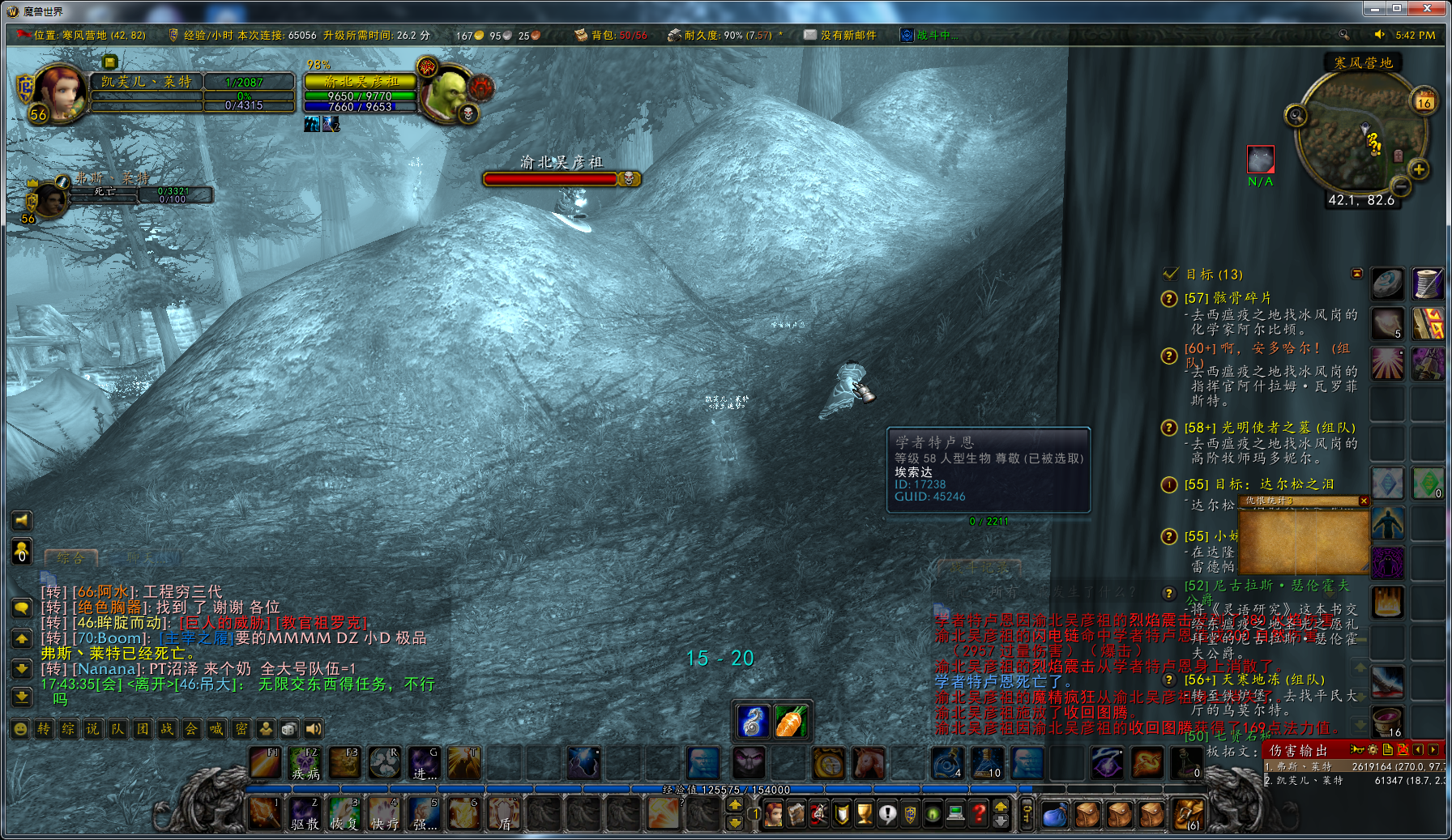The height and width of the screenshot is (840, 1452).
Task: Zoom in the minimap with the plus button
Action: click(1418, 169)
